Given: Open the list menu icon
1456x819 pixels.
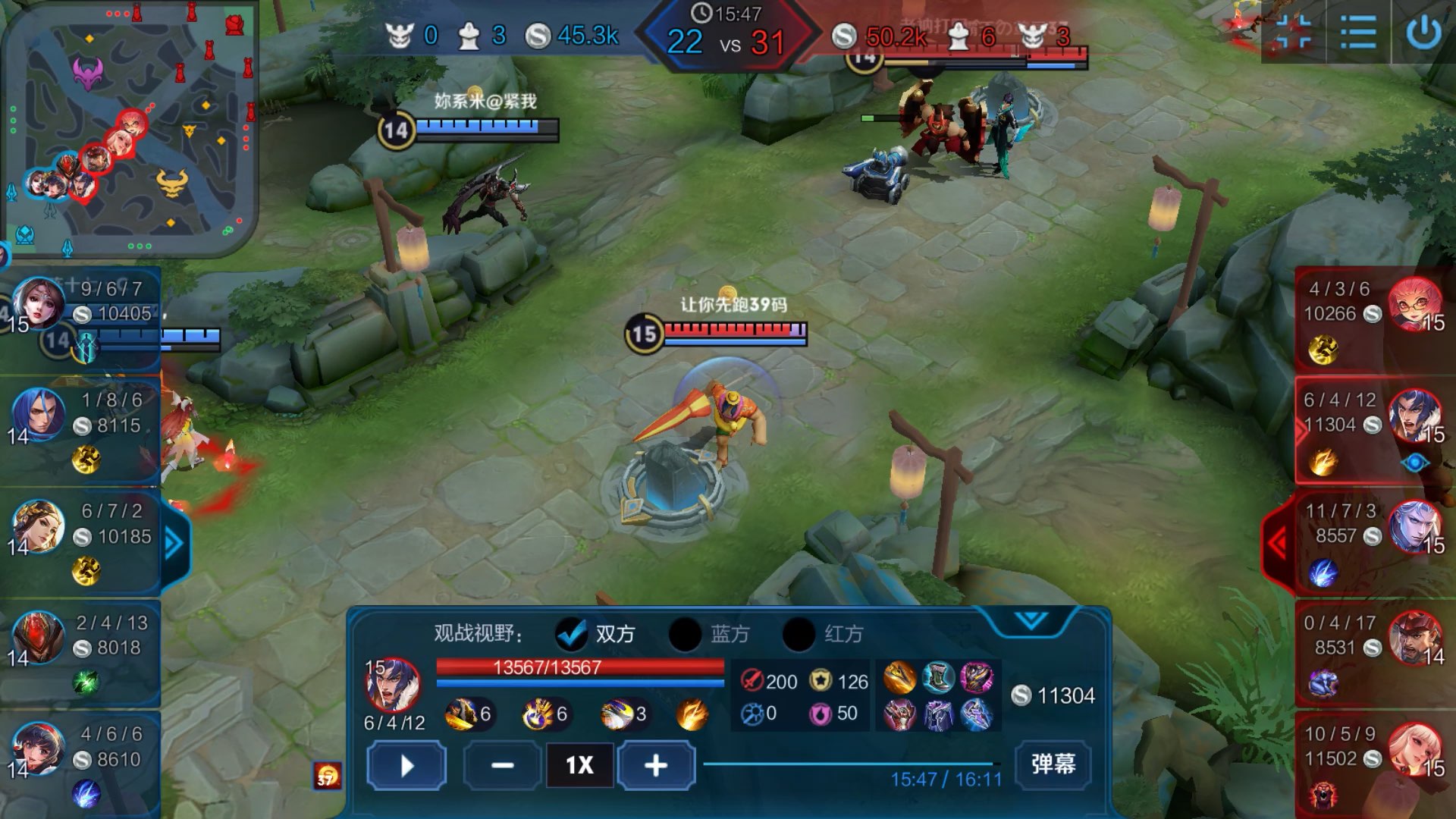Looking at the screenshot, I should click(1357, 33).
